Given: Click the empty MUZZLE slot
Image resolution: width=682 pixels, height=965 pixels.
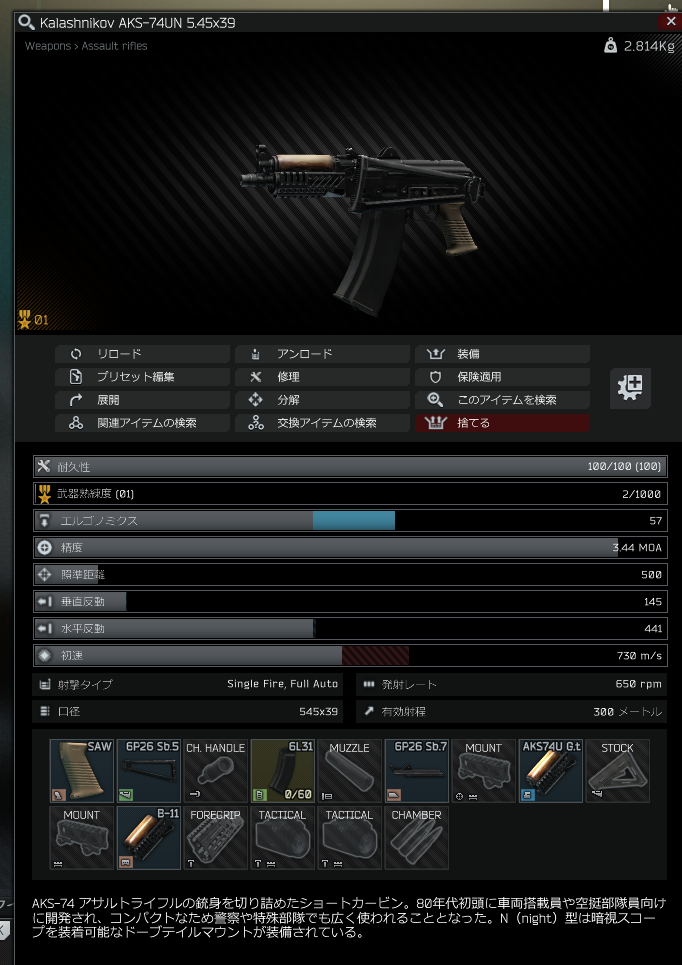Looking at the screenshot, I should click(350, 771).
